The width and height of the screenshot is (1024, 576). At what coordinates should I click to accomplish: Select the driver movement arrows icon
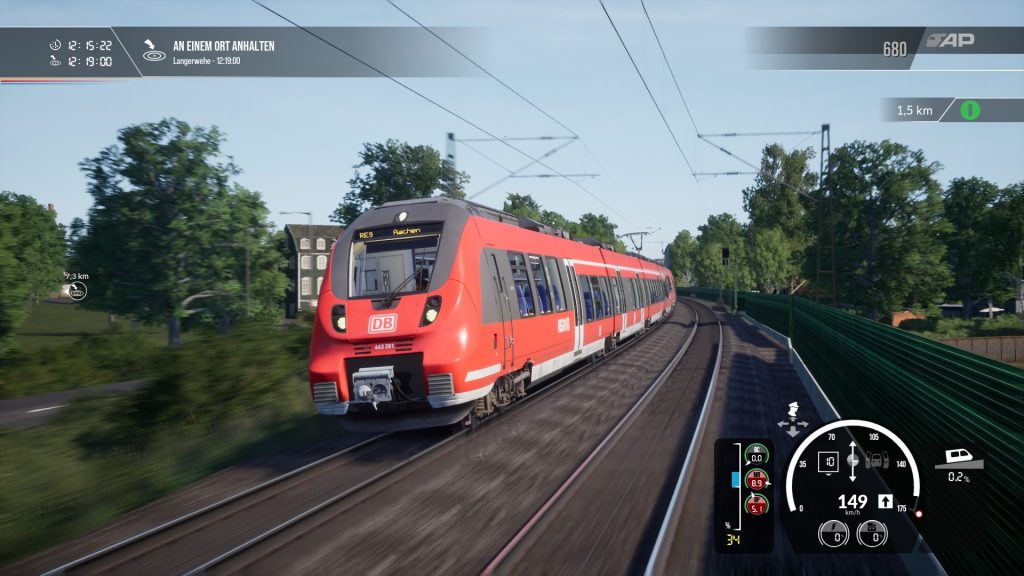(x=794, y=419)
